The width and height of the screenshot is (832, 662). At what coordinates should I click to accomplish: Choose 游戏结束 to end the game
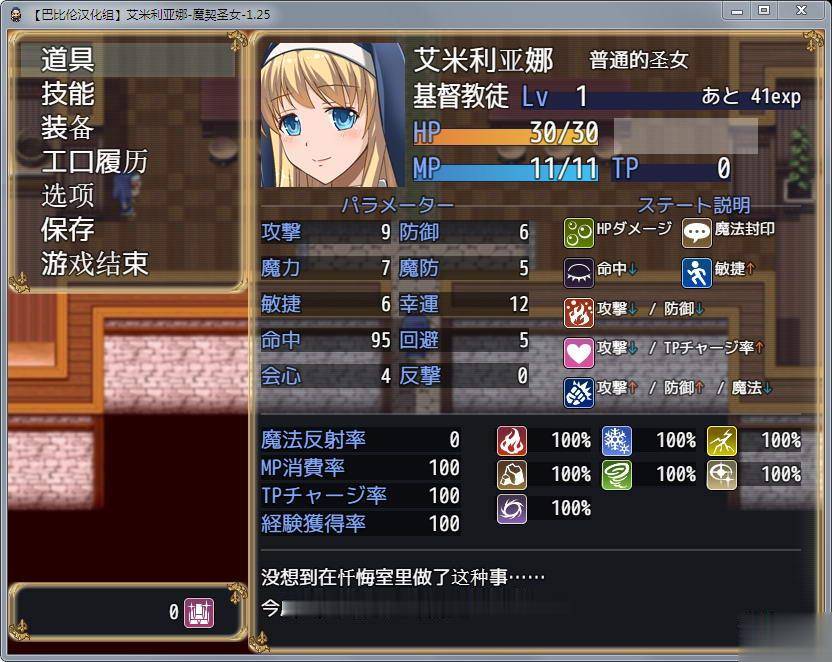point(94,263)
